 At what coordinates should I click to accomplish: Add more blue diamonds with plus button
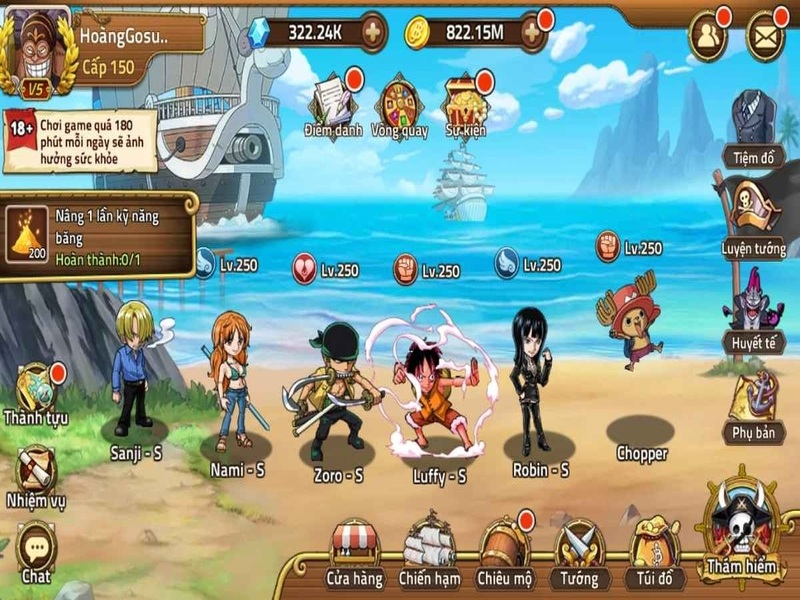click(x=373, y=32)
